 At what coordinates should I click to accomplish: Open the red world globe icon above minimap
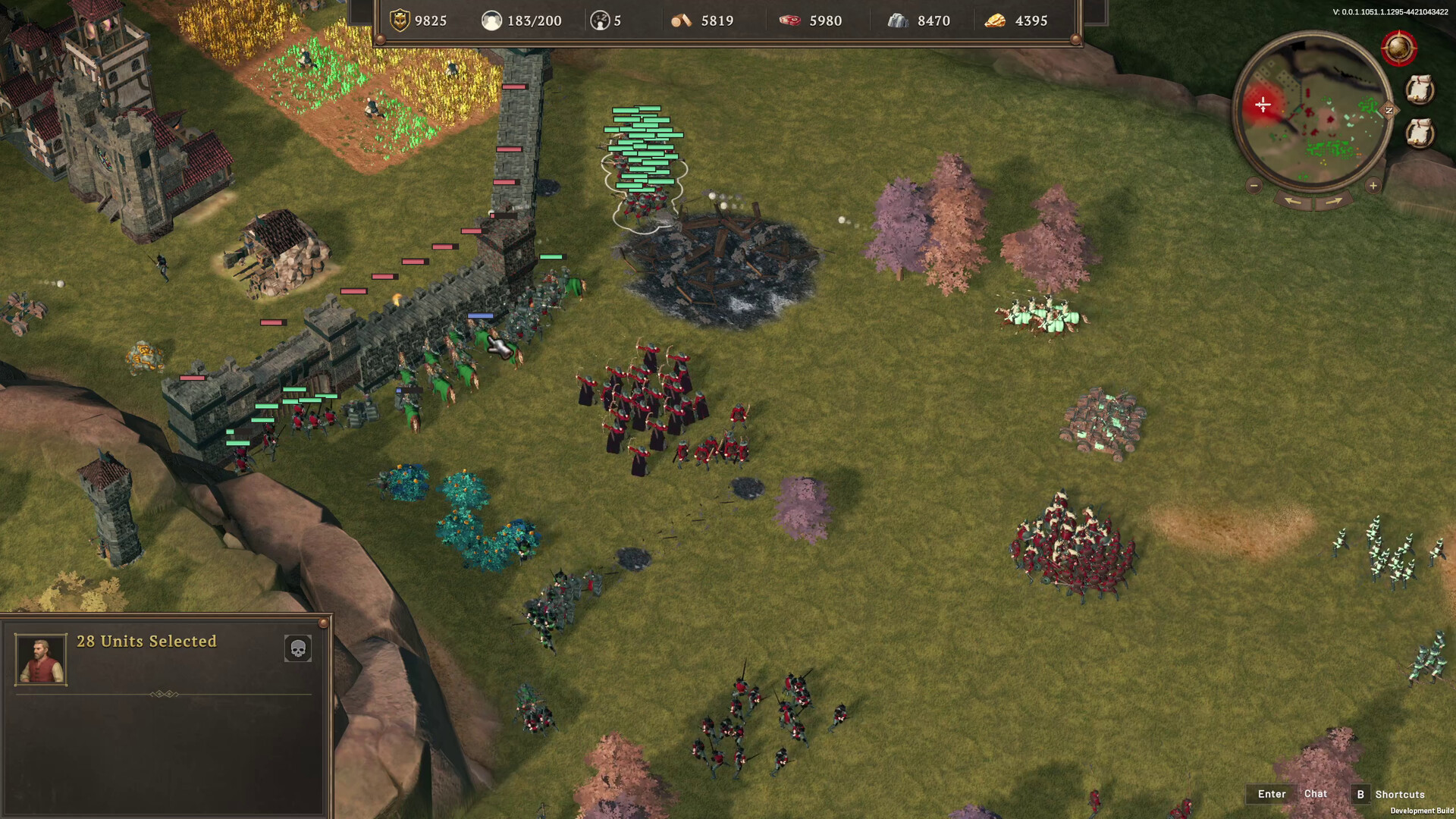click(1398, 47)
